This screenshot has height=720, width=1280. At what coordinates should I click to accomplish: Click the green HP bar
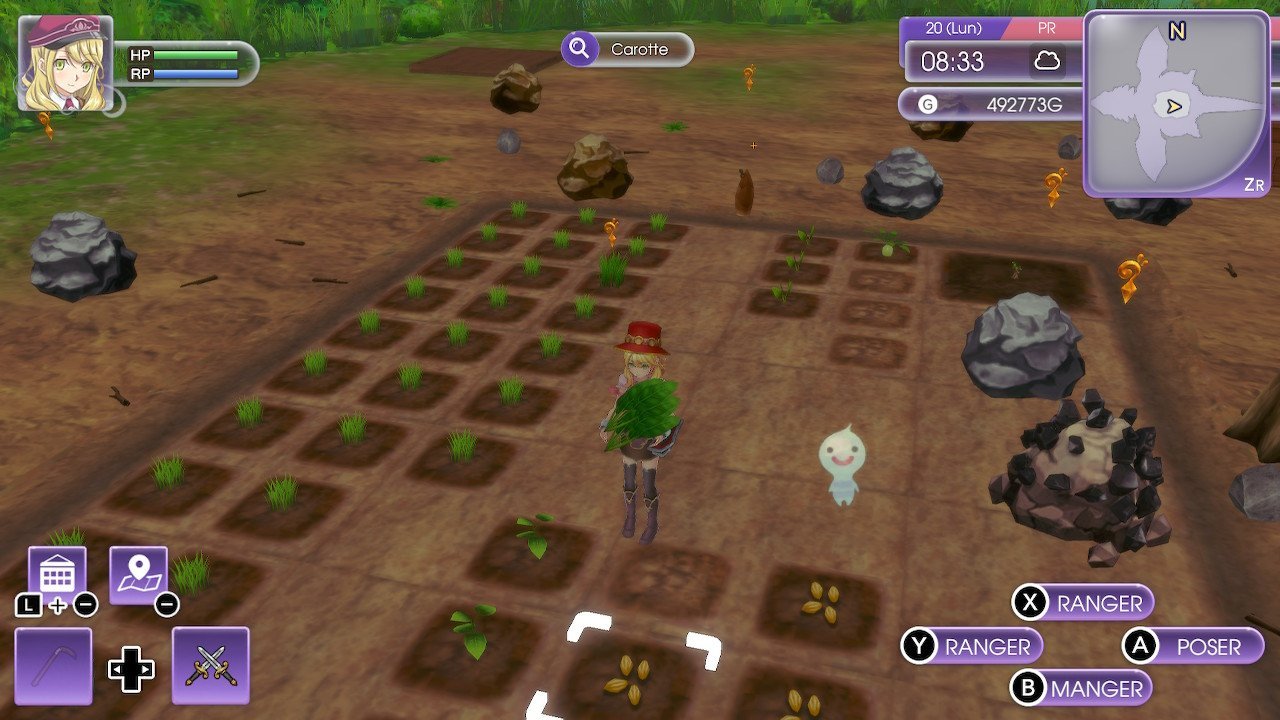pos(196,56)
